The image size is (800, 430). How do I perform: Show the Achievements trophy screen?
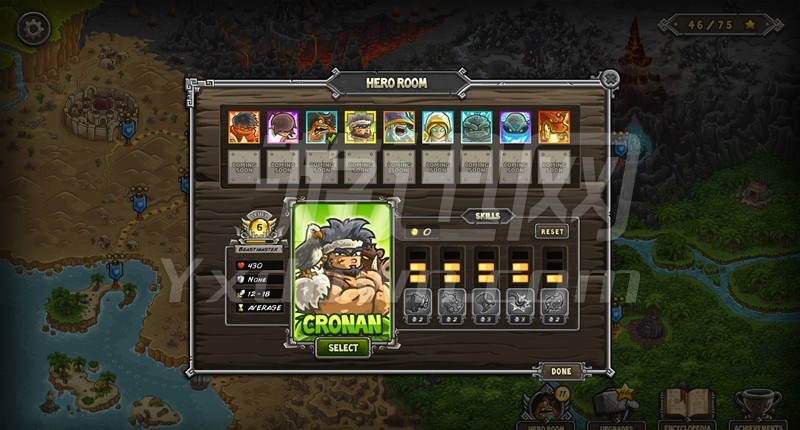[757, 406]
